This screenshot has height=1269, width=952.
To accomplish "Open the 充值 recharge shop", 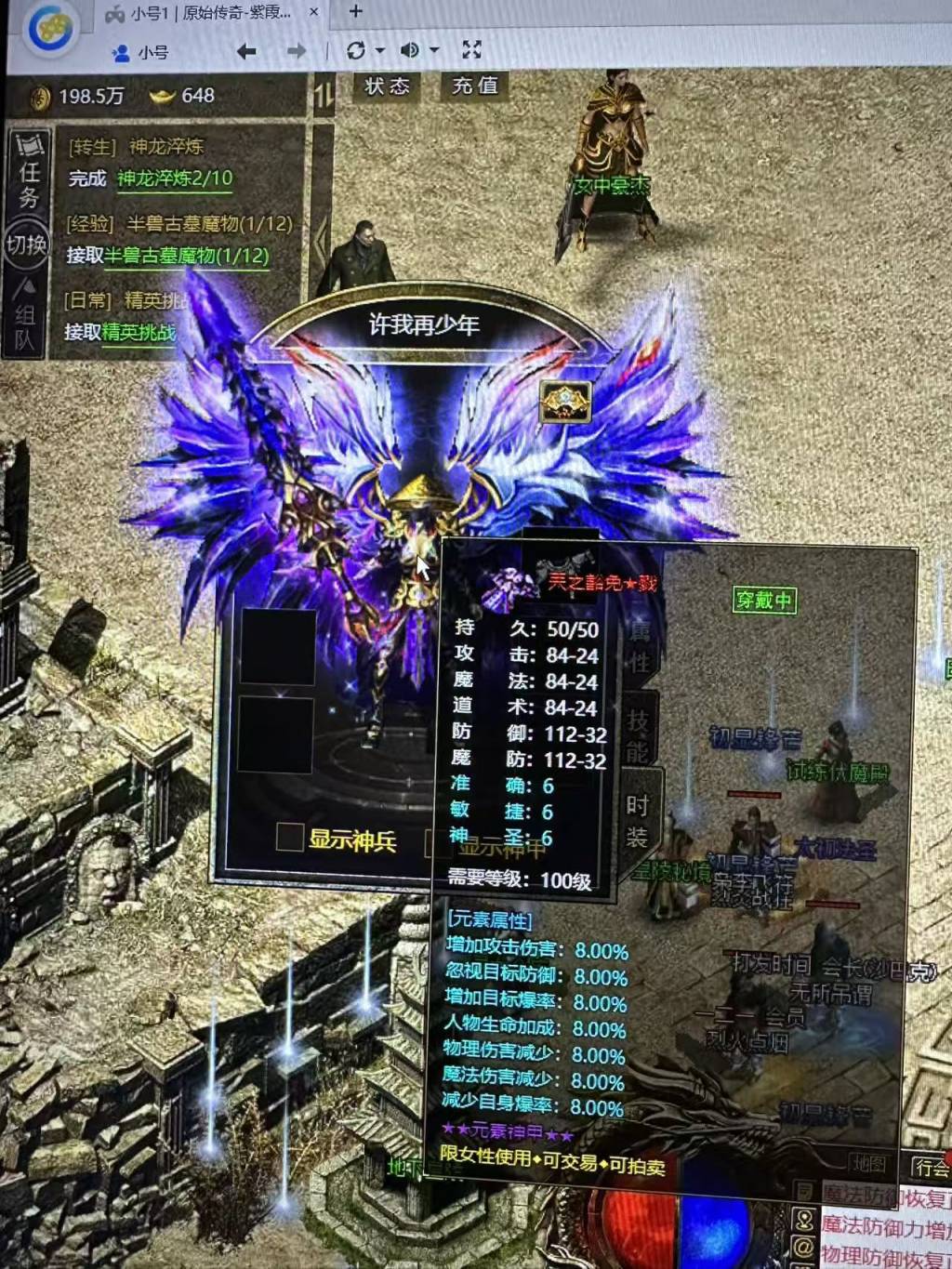I will [x=474, y=86].
